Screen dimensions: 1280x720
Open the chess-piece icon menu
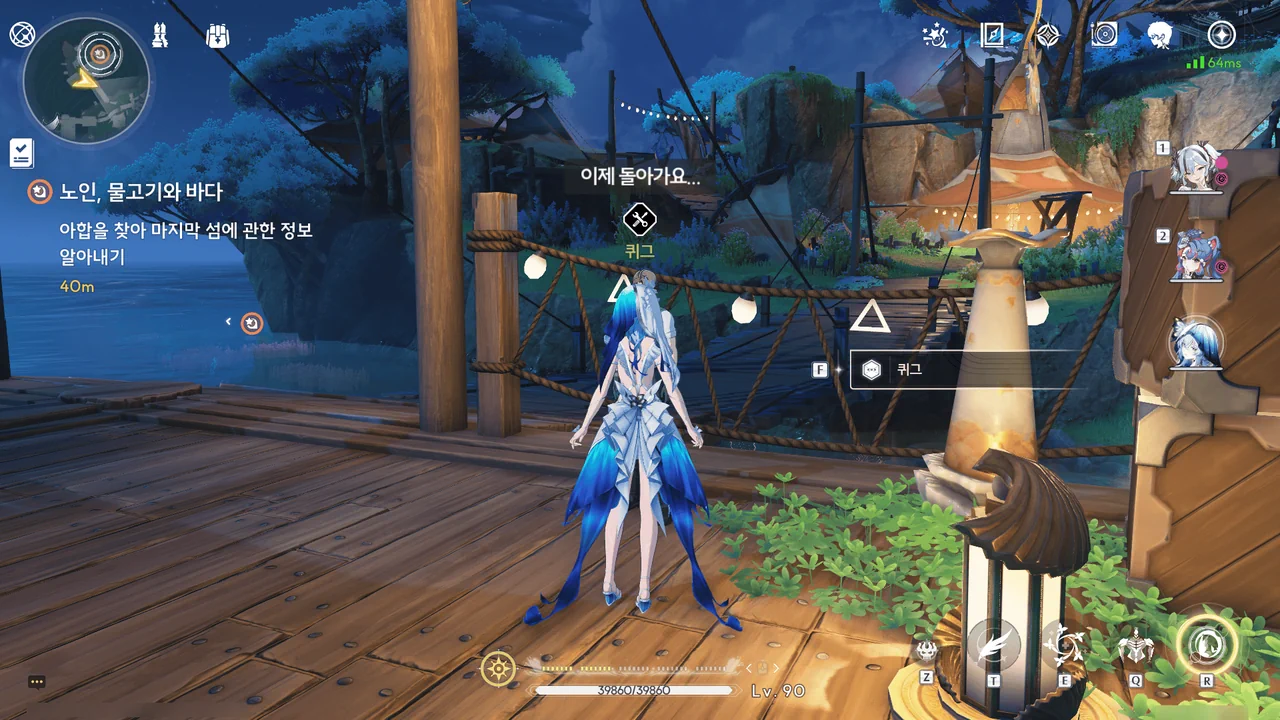[x=160, y=36]
